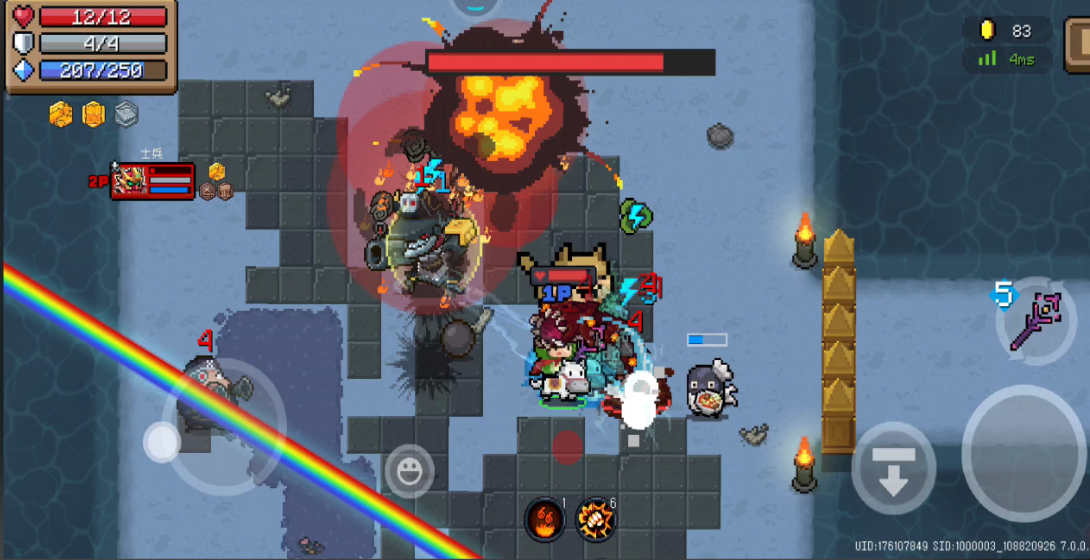Inspect the grey hexagon buff icon
The image size is (1090, 560).
[125, 114]
